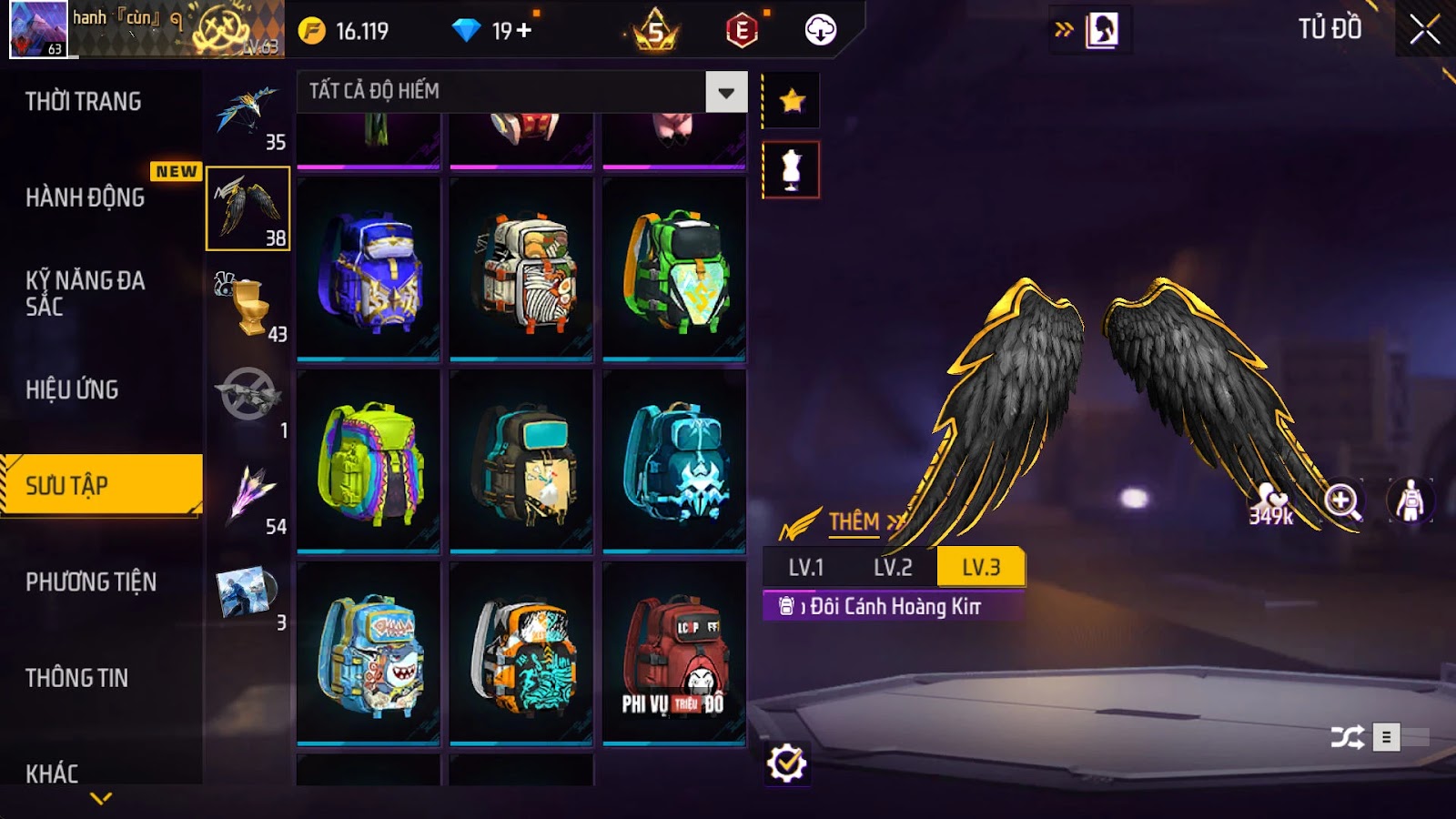This screenshot has width=1456, height=819.
Task: Select the mannequin filter icon
Action: point(792,170)
